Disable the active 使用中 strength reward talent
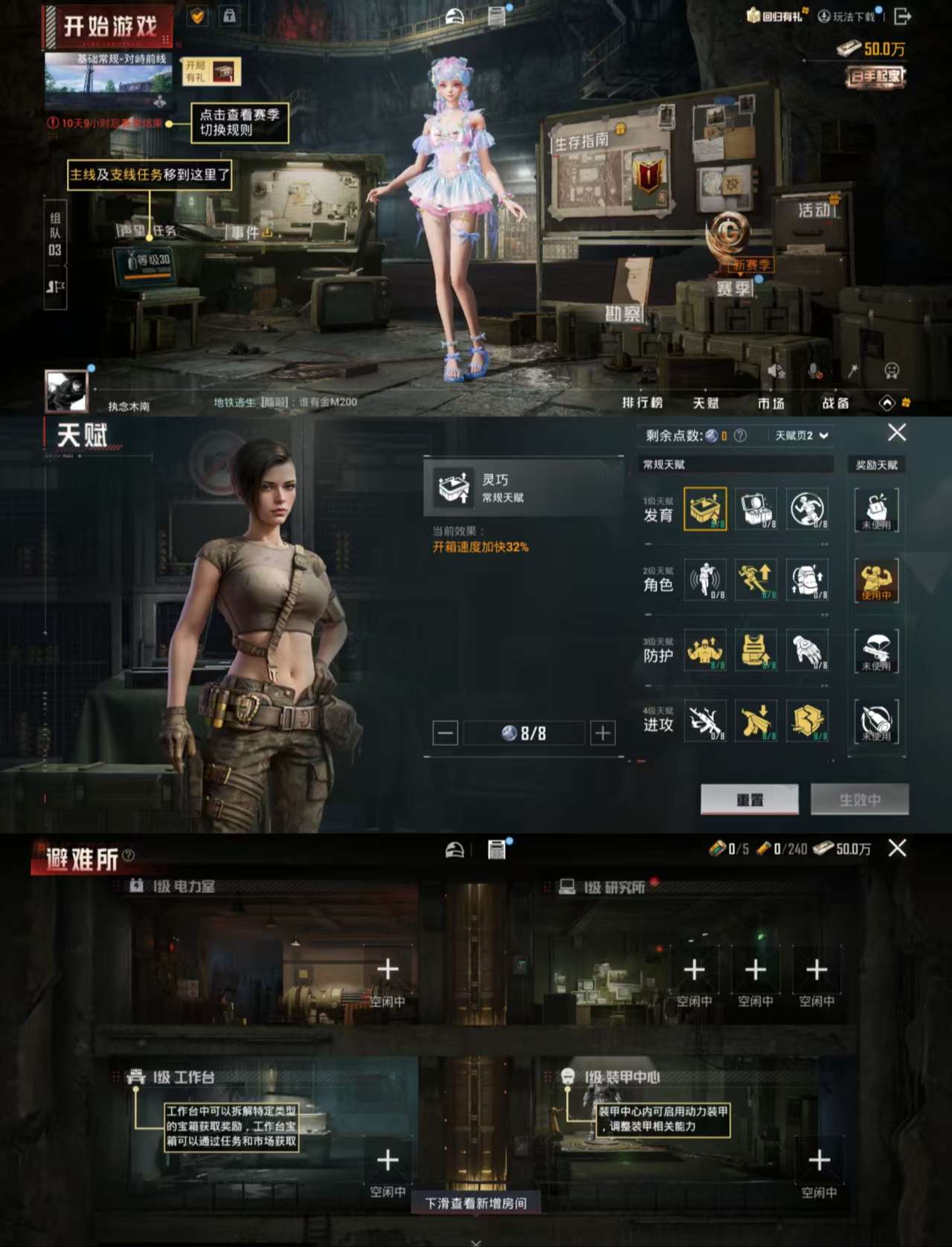The height and width of the screenshot is (1247, 952). [878, 582]
